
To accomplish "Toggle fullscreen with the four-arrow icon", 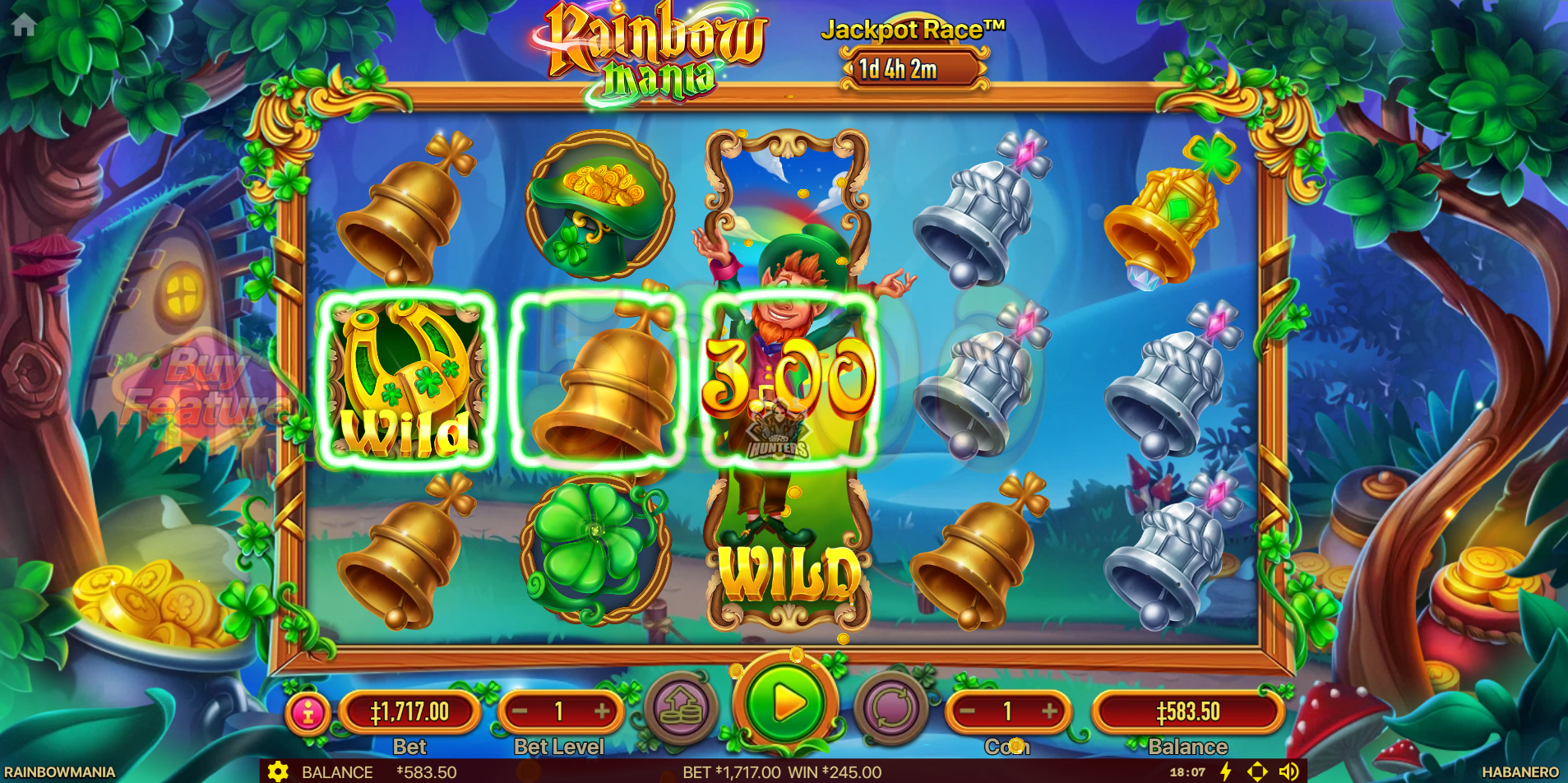I will 1257,771.
